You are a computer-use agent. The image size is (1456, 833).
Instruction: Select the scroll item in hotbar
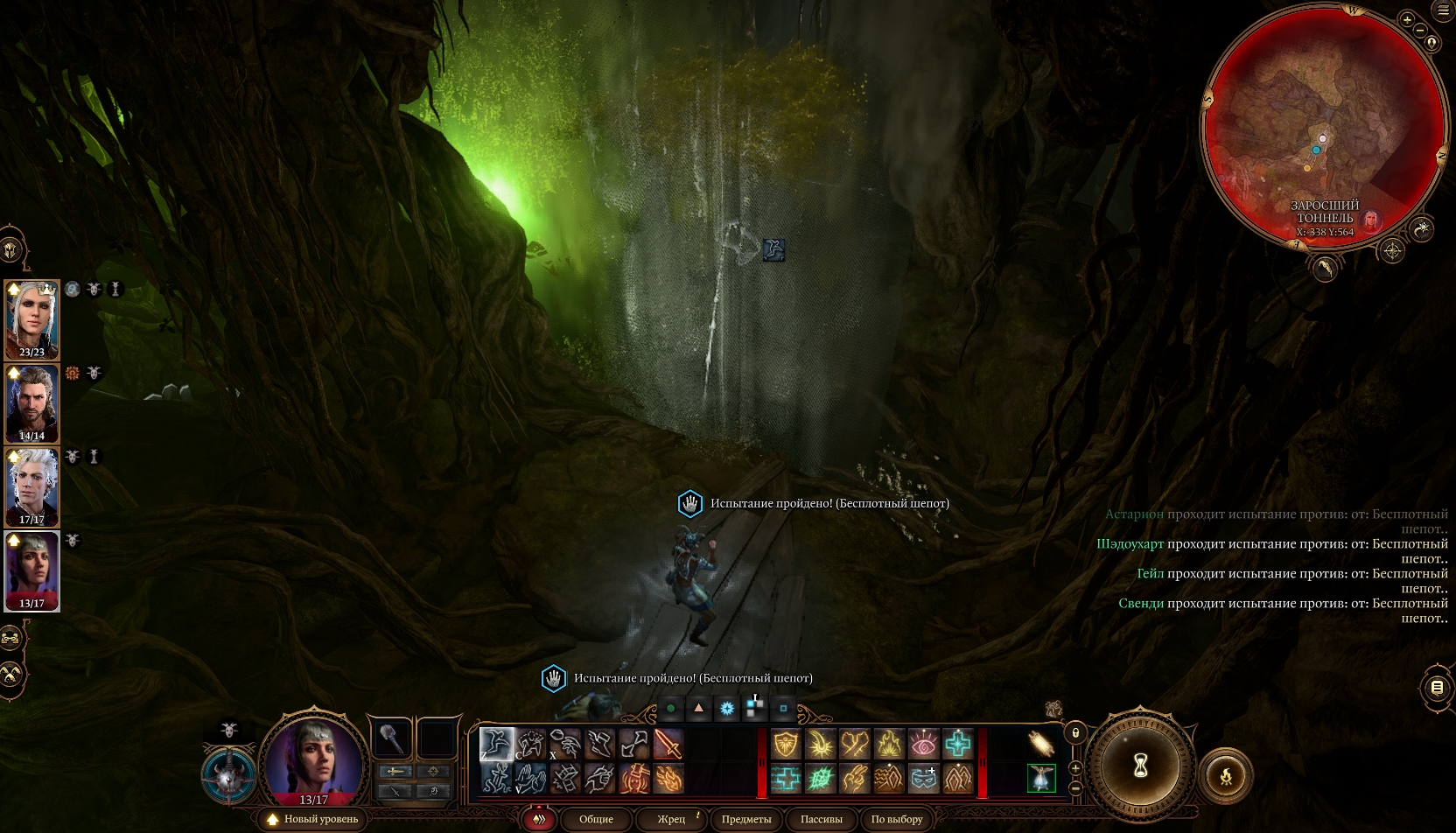(x=1040, y=744)
